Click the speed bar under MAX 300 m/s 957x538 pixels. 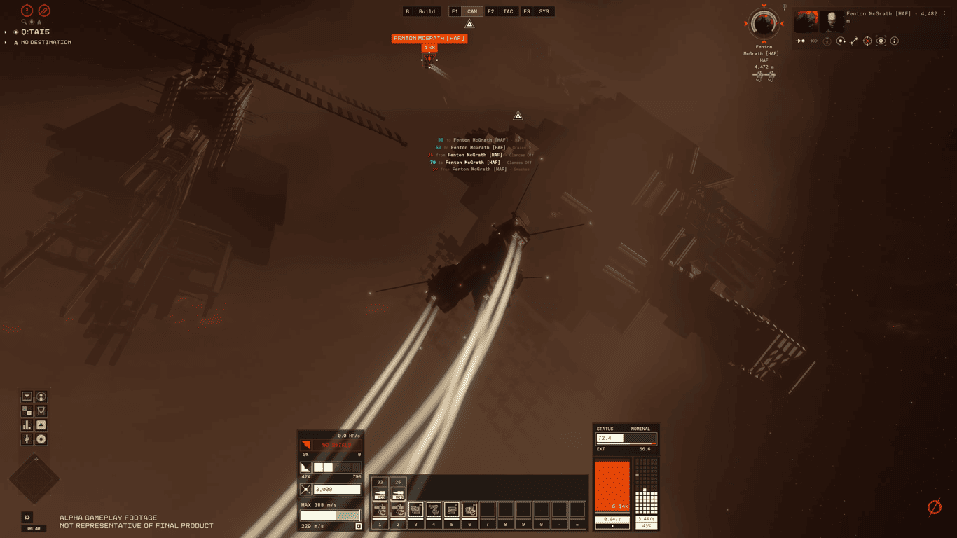pos(330,515)
